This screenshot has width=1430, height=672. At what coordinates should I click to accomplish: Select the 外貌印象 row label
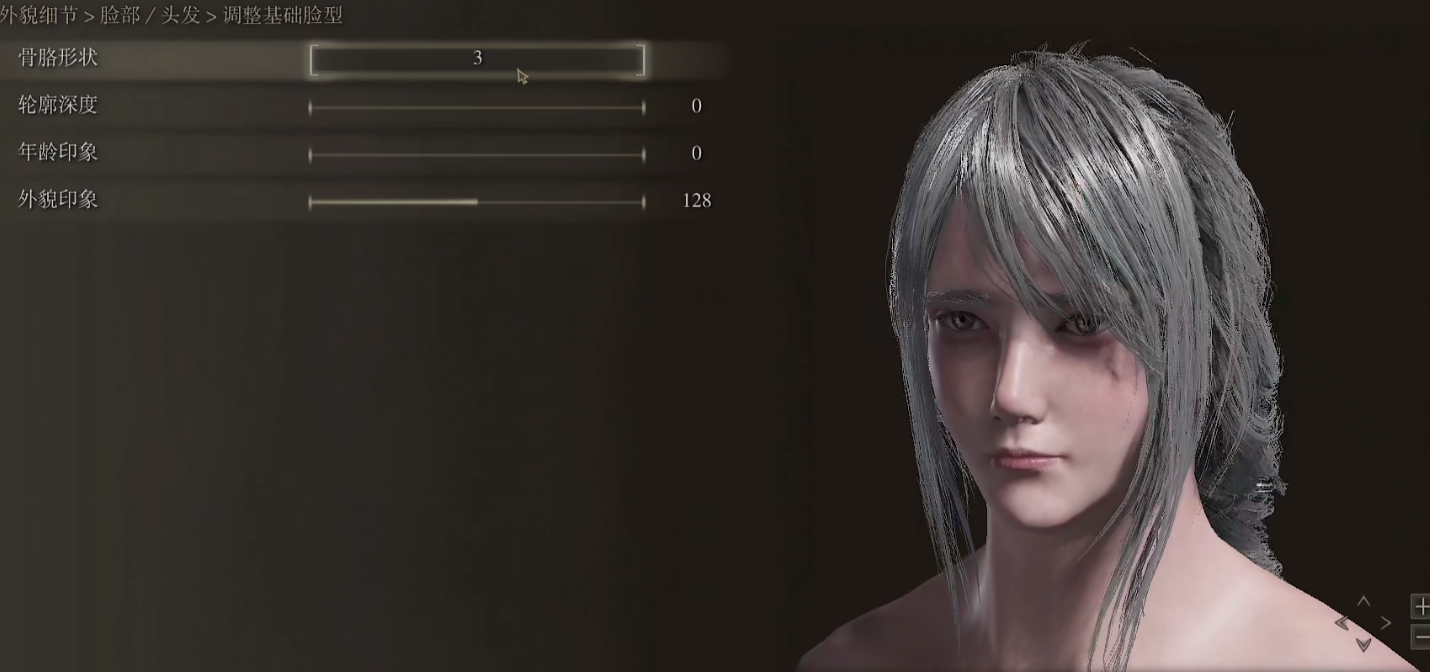(58, 199)
